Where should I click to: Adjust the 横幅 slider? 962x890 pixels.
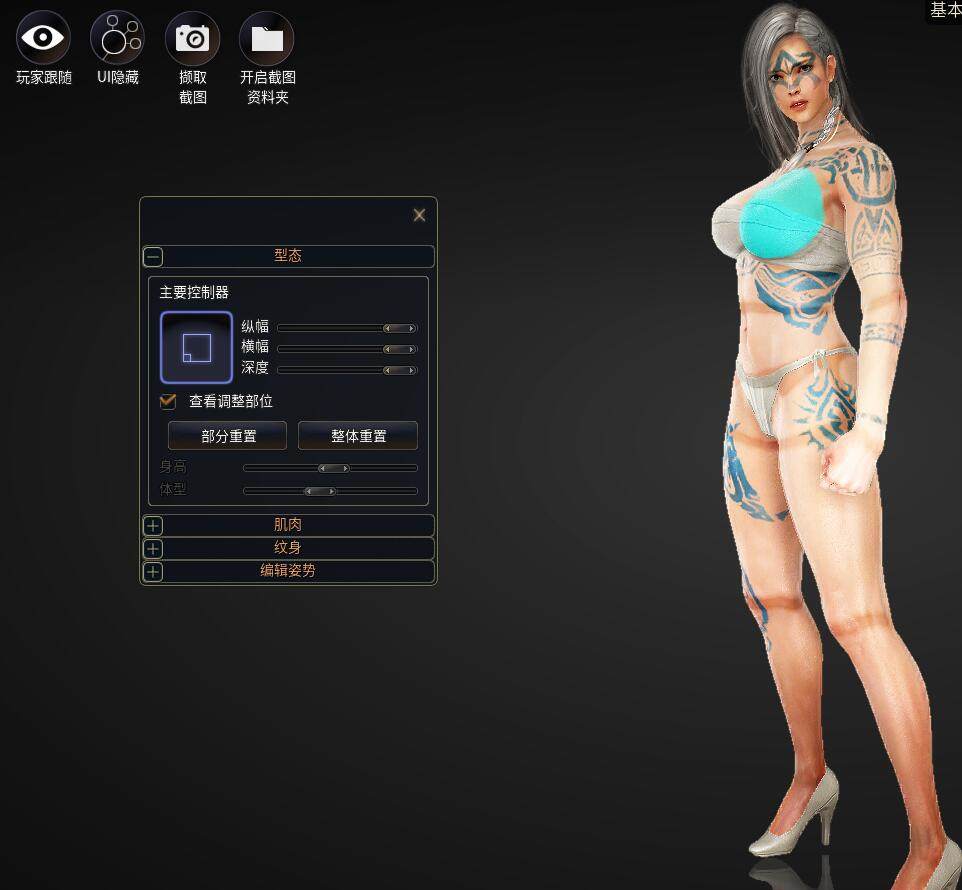pos(400,349)
